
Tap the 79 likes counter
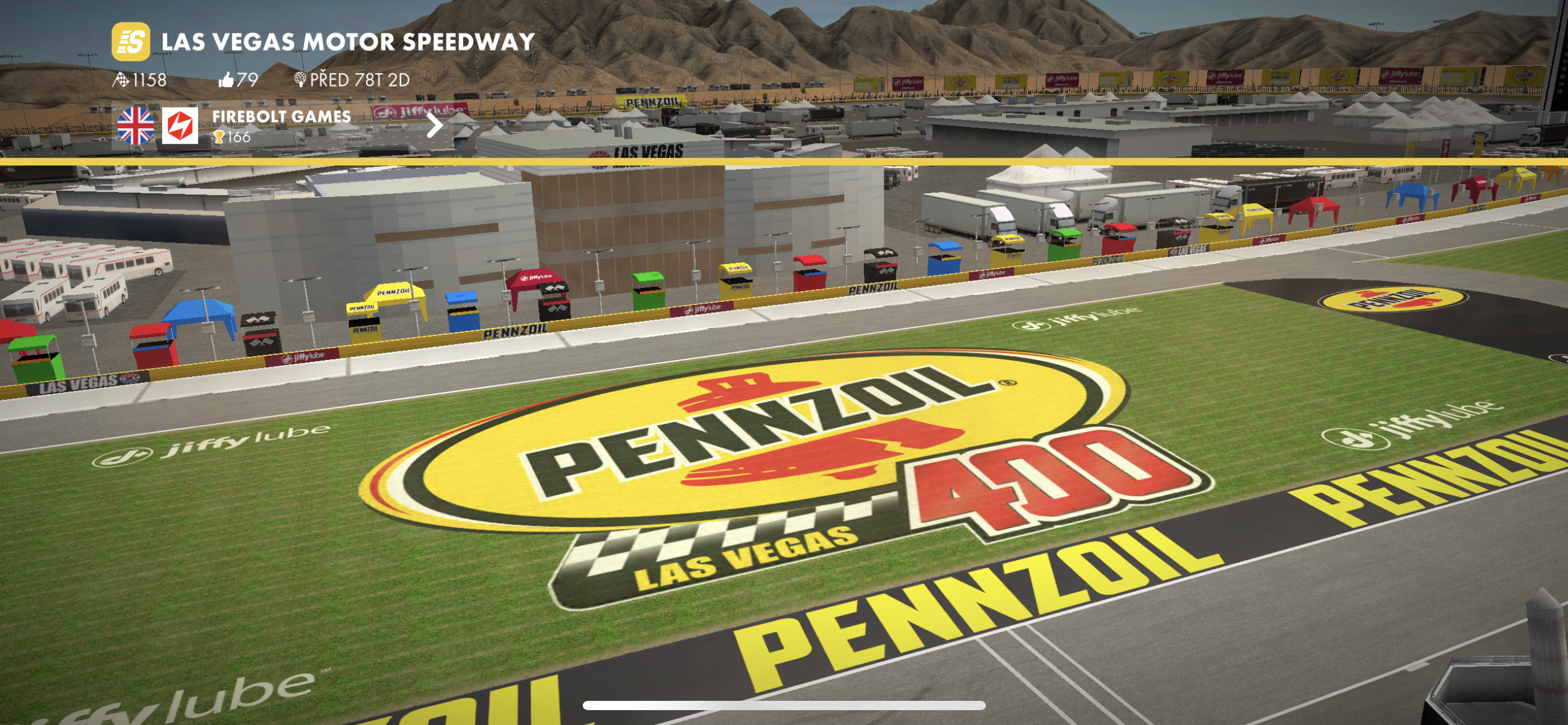247,79
